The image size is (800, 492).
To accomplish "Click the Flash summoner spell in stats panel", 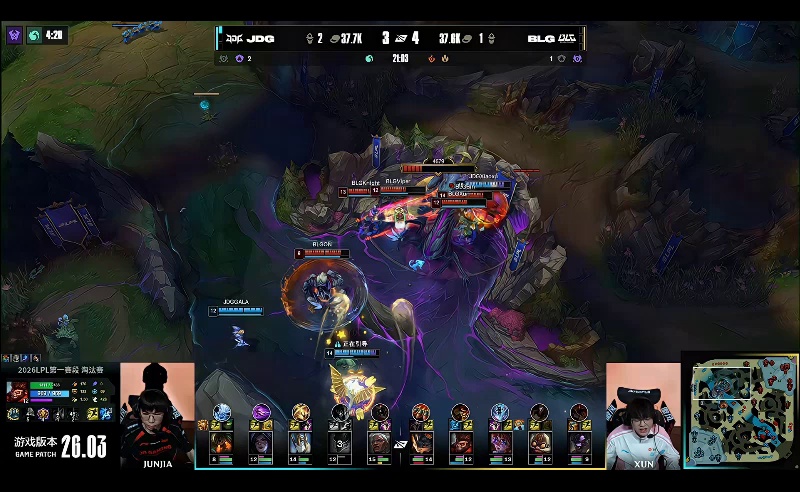I will [x=91, y=413].
